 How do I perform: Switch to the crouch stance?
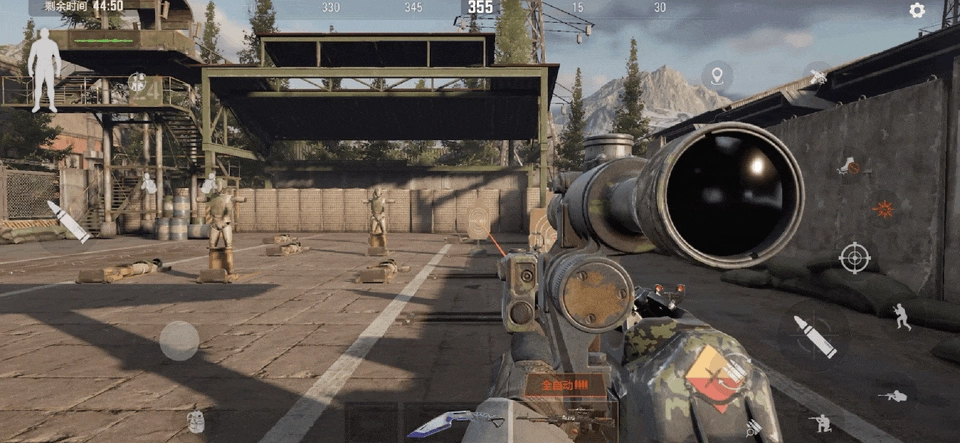tap(822, 423)
